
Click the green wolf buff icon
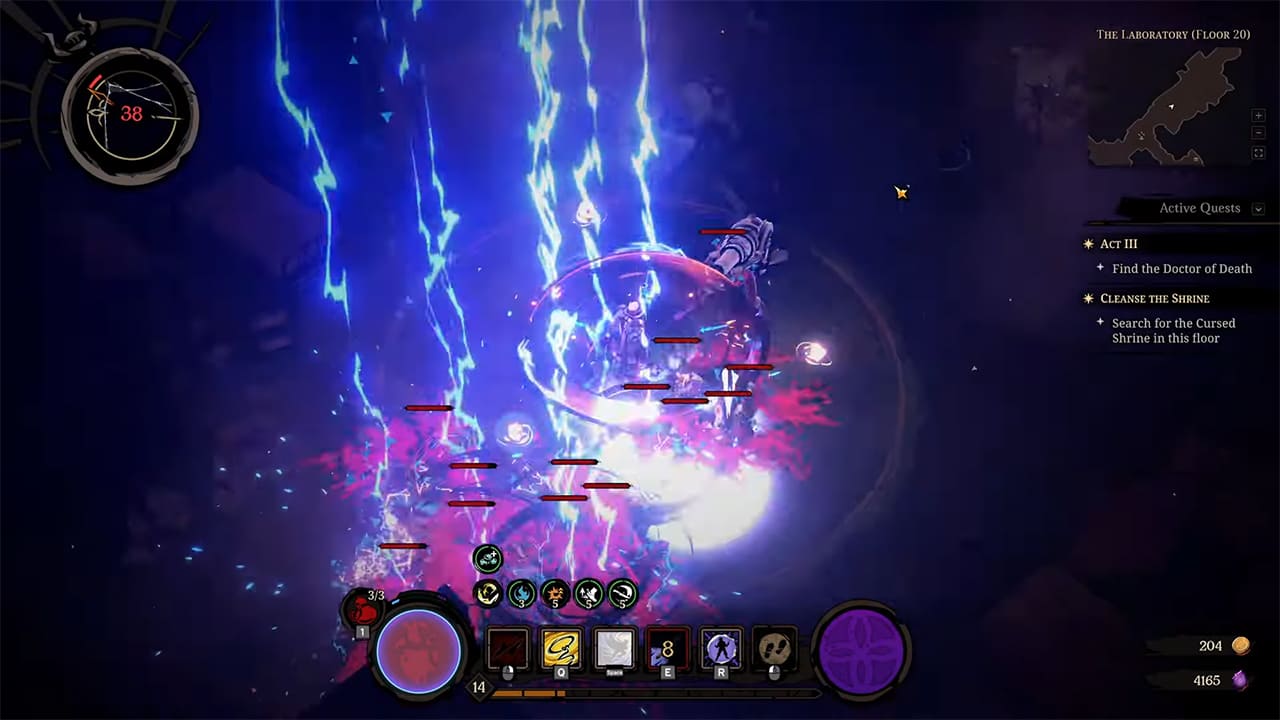click(x=487, y=559)
